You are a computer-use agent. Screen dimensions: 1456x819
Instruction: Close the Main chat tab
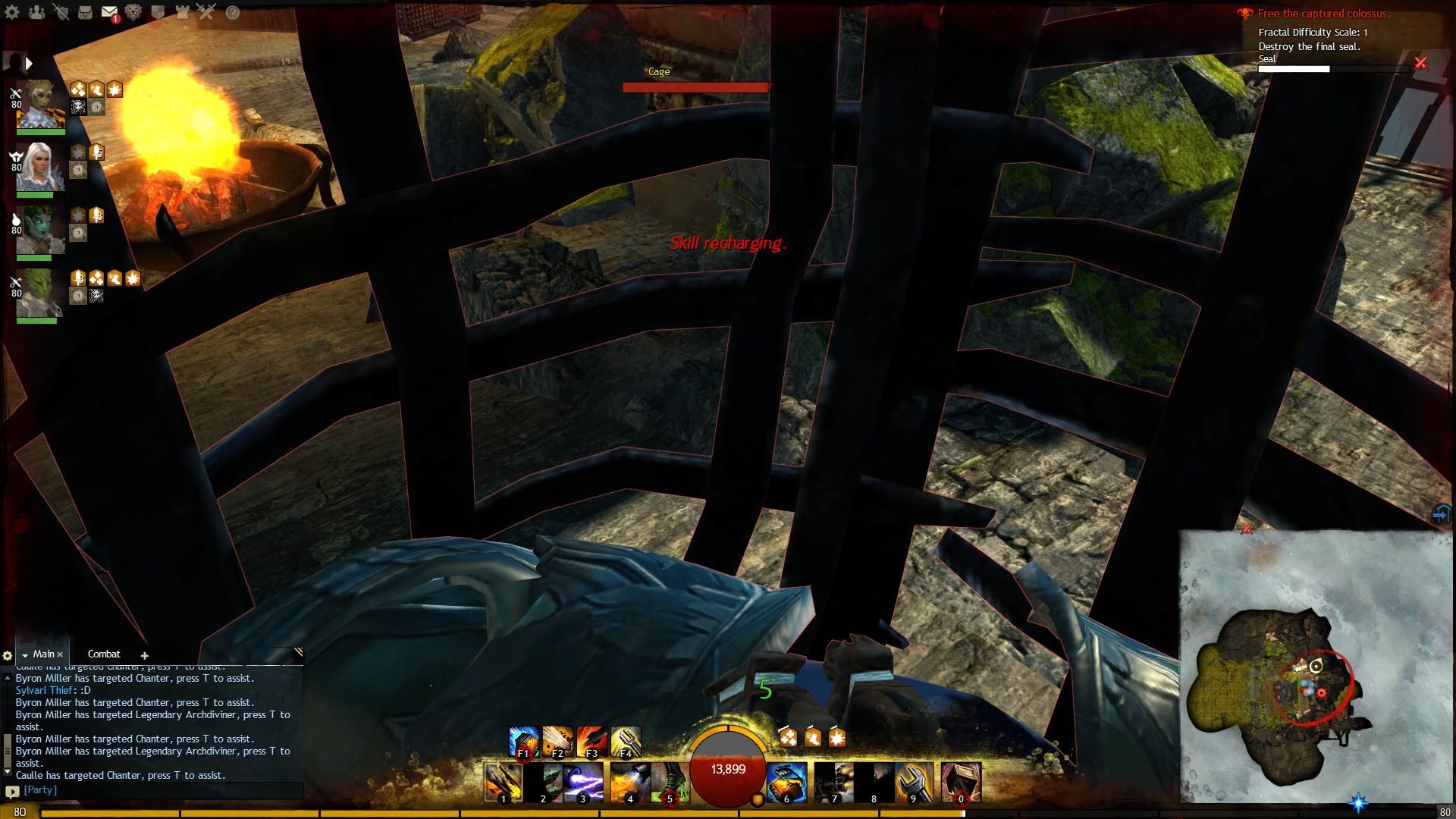point(60,654)
